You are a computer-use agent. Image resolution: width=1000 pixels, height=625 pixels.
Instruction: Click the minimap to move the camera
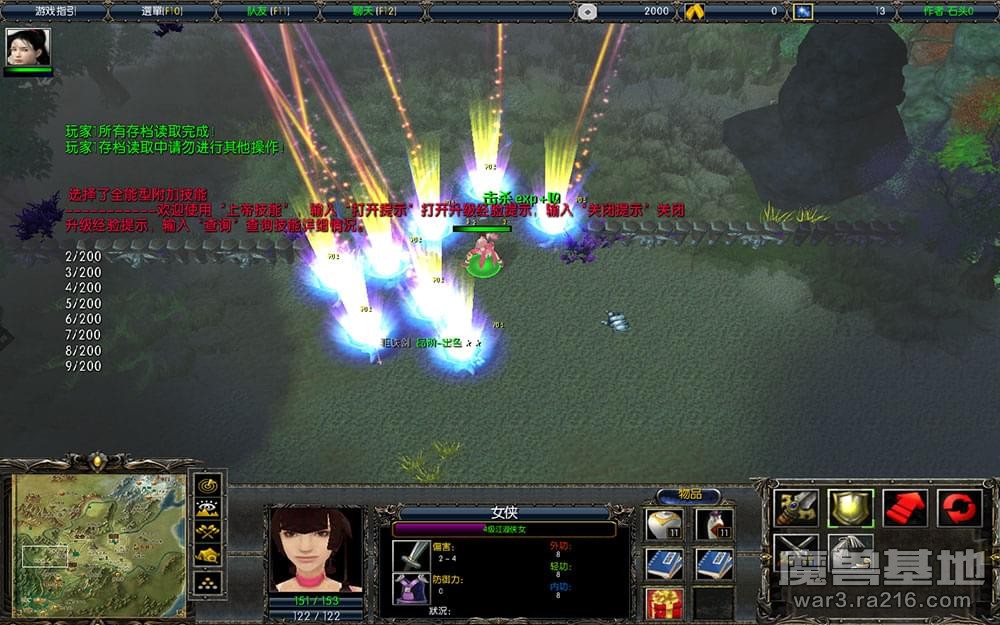pyautogui.click(x=98, y=545)
